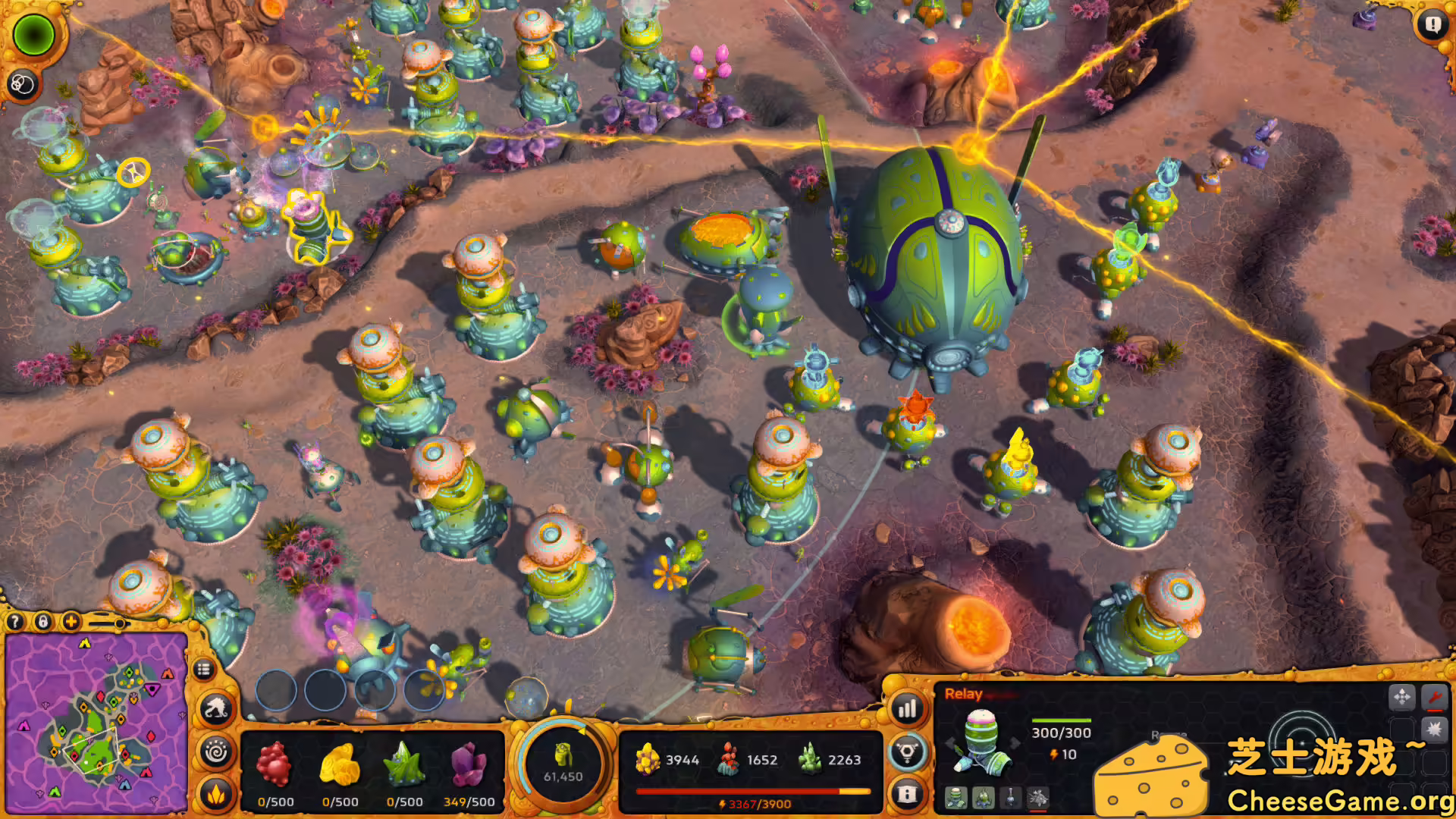Activate the red wrench repair button
1456x819 pixels.
(1434, 696)
